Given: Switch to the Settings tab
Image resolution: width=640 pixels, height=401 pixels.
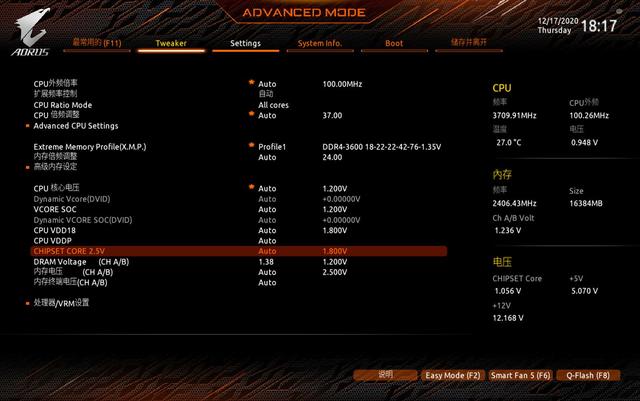Looking at the screenshot, I should [x=245, y=44].
